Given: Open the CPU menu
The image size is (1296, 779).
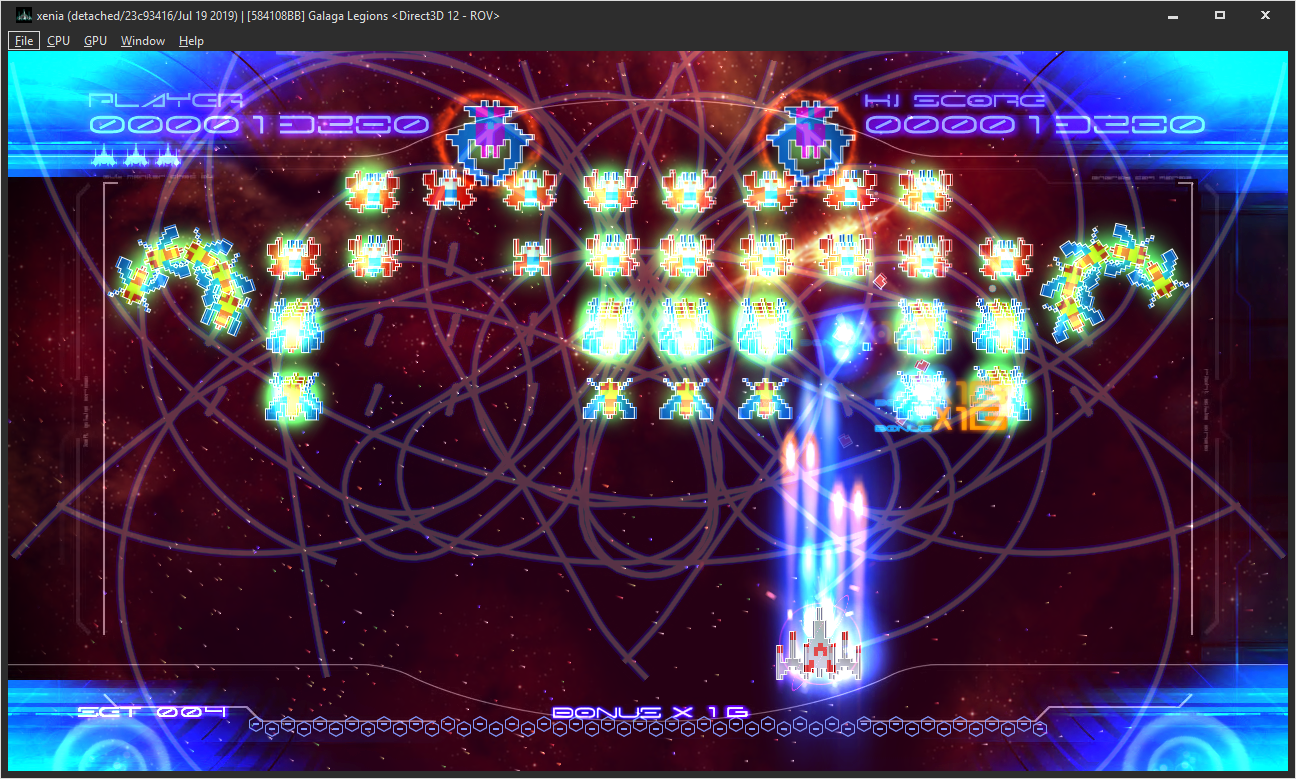Looking at the screenshot, I should (x=58, y=40).
